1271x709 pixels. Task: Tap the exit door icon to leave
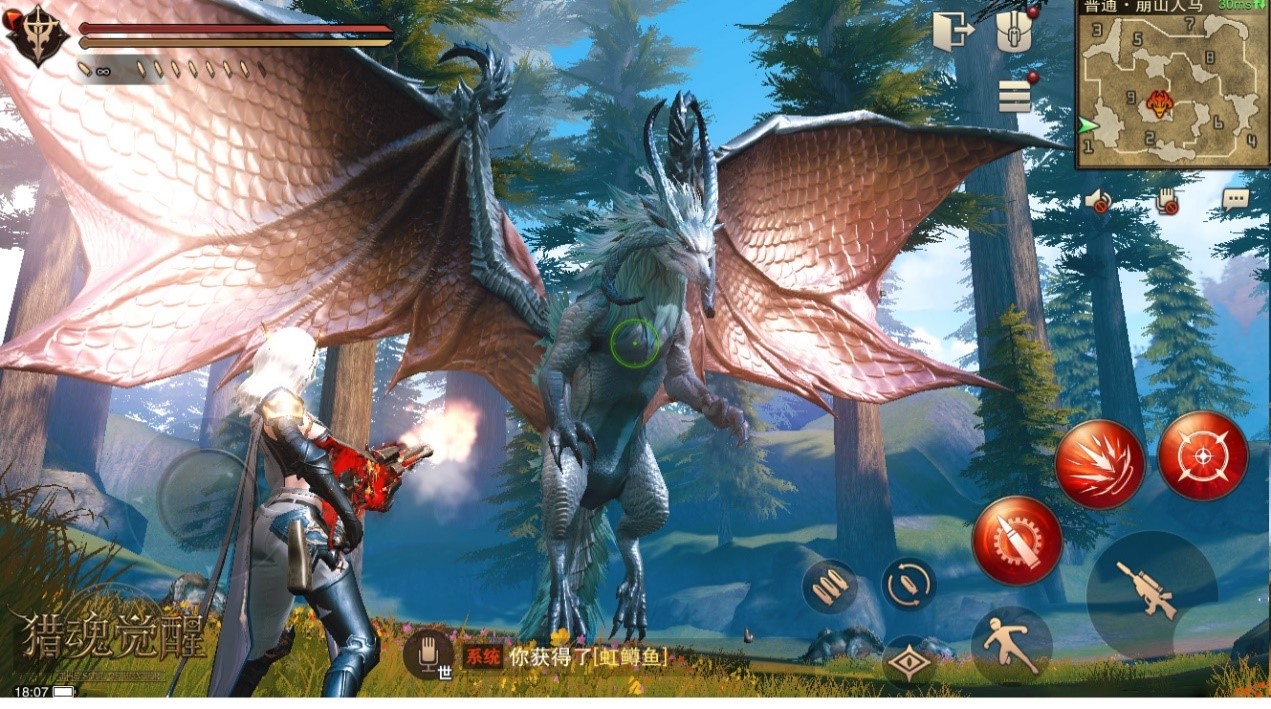(x=952, y=33)
